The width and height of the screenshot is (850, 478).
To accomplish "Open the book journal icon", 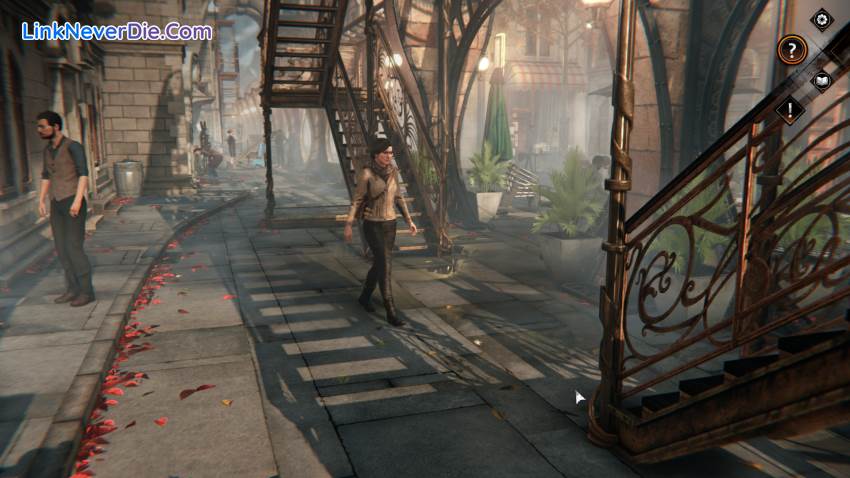I will coord(821,80).
